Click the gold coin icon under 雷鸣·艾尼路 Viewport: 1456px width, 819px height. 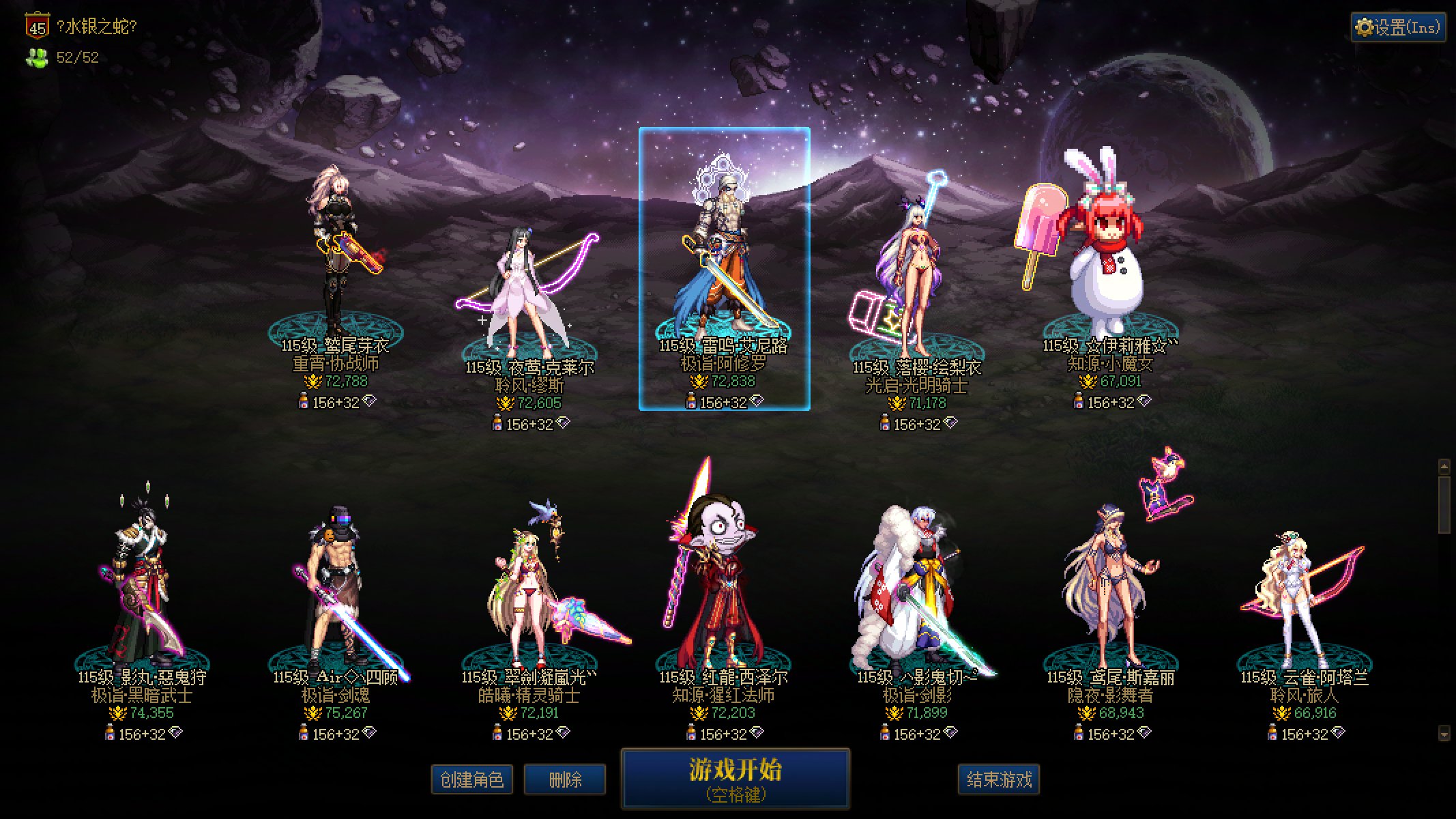click(699, 382)
